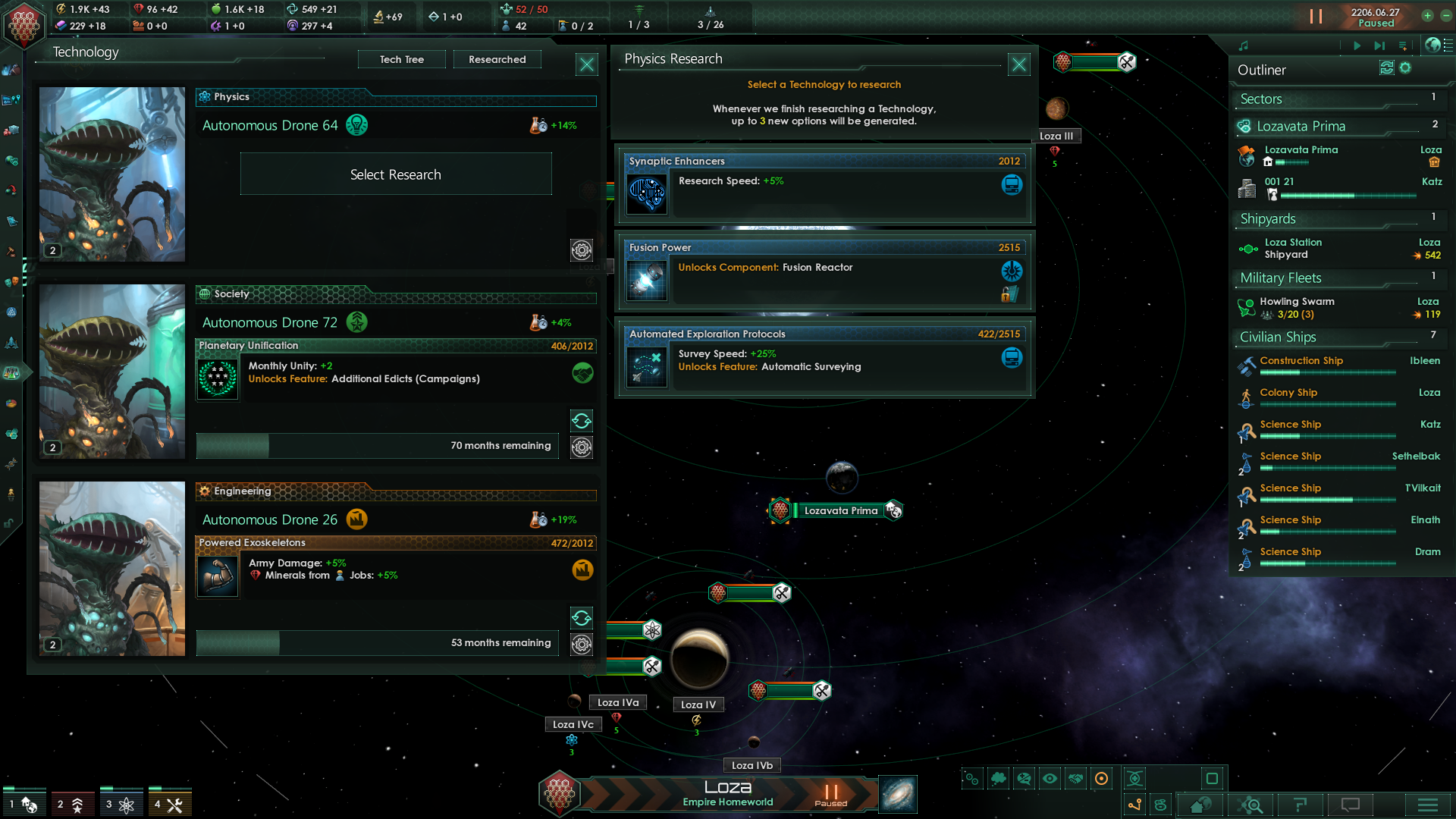Close the Physics Research panel
The image size is (1456, 819).
pyautogui.click(x=1018, y=64)
